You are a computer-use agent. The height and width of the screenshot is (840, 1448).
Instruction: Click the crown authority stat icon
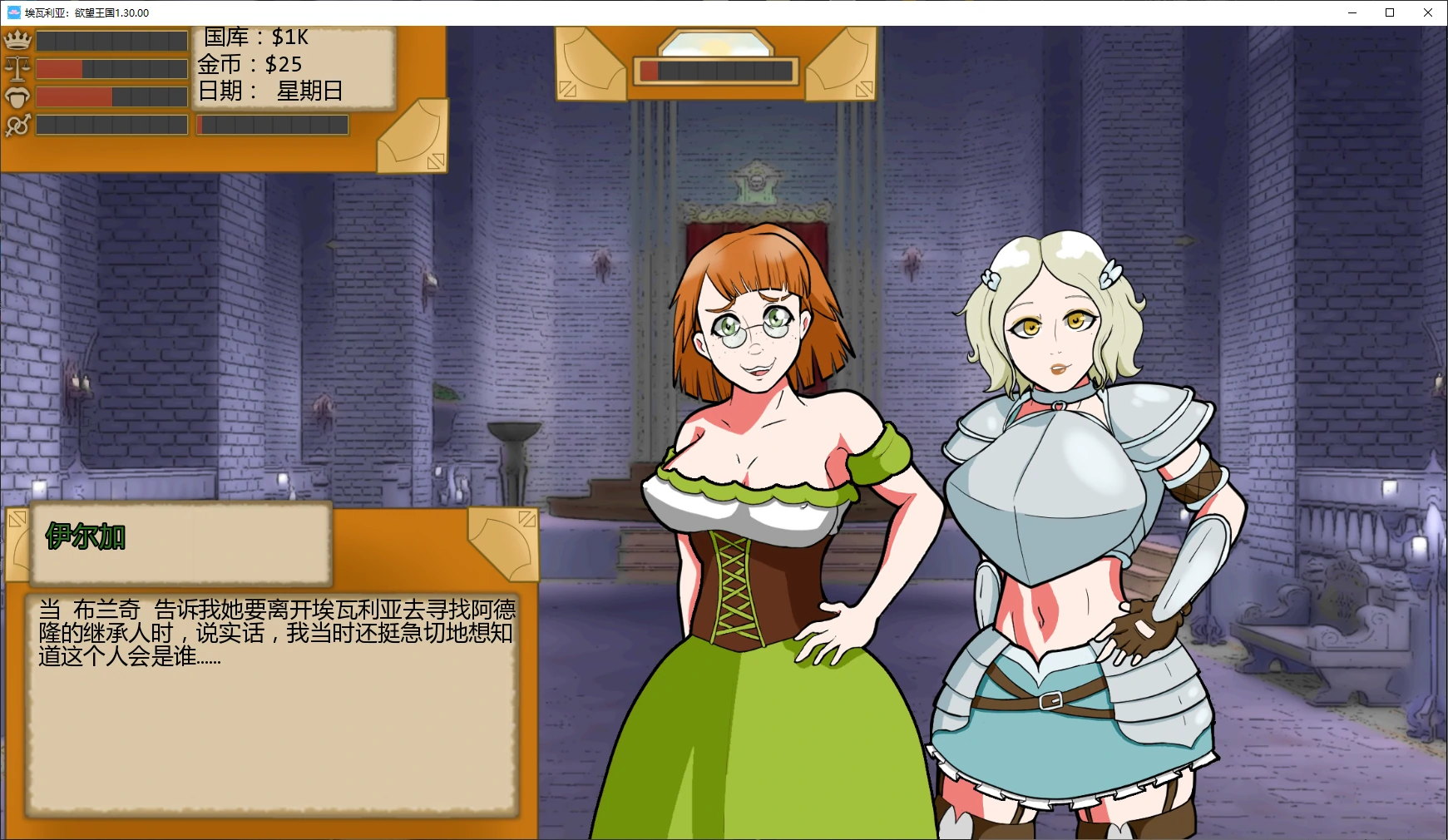pos(17,37)
